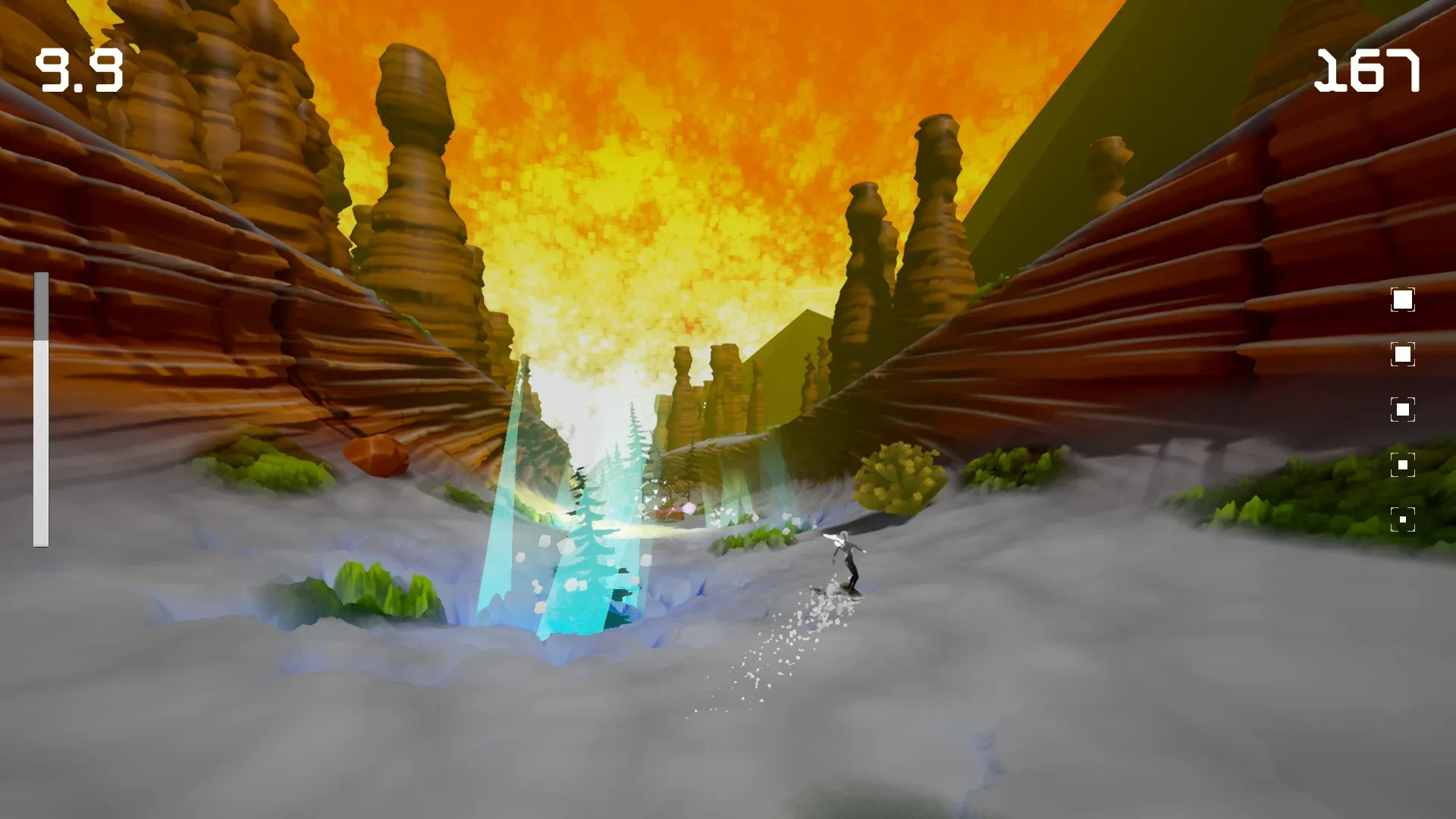Image resolution: width=1456 pixels, height=819 pixels.
Task: Click the second square HUD indicator
Action: (1403, 353)
